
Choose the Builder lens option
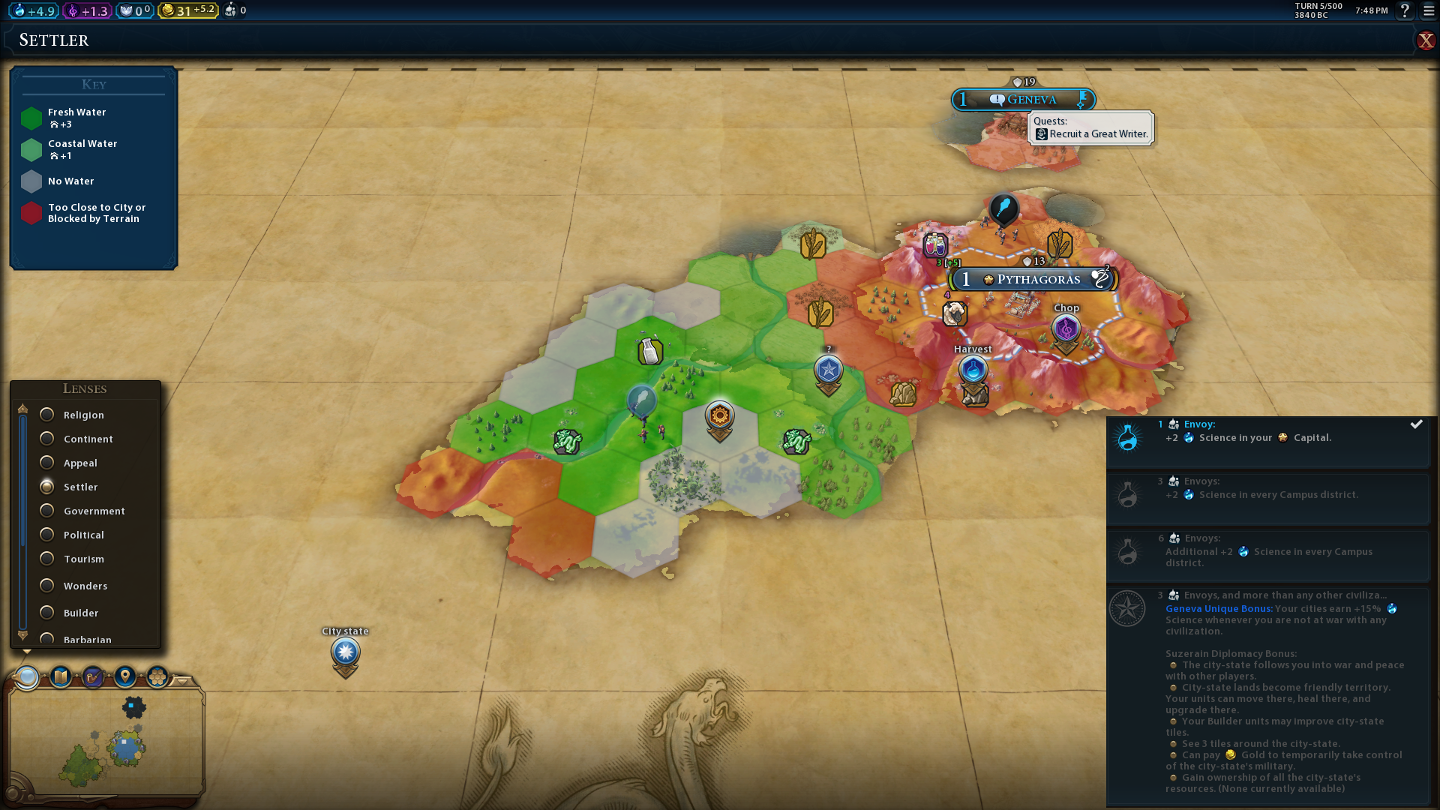(47, 613)
